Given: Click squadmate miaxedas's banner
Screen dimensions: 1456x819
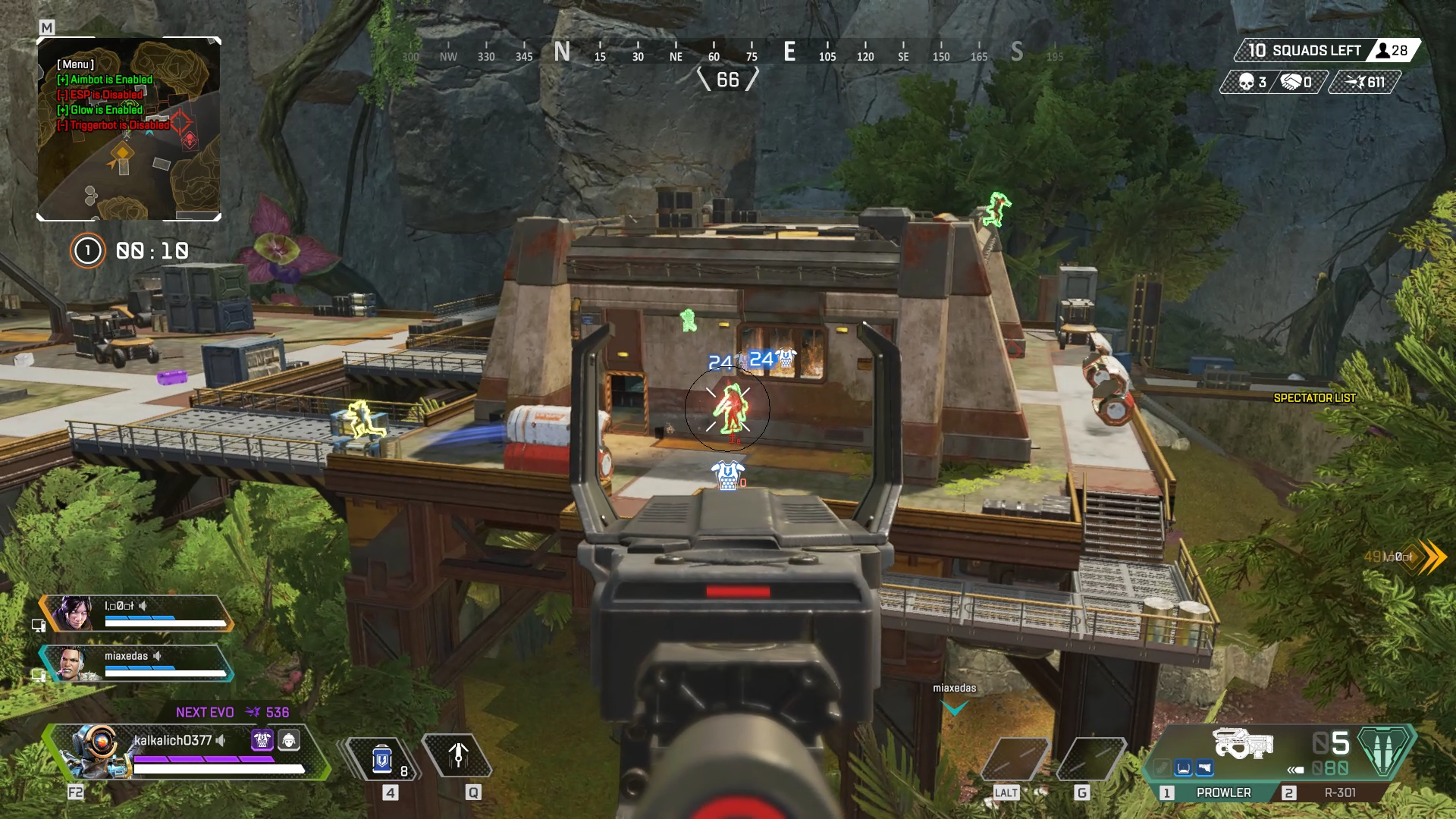Looking at the screenshot, I should coord(136,664).
